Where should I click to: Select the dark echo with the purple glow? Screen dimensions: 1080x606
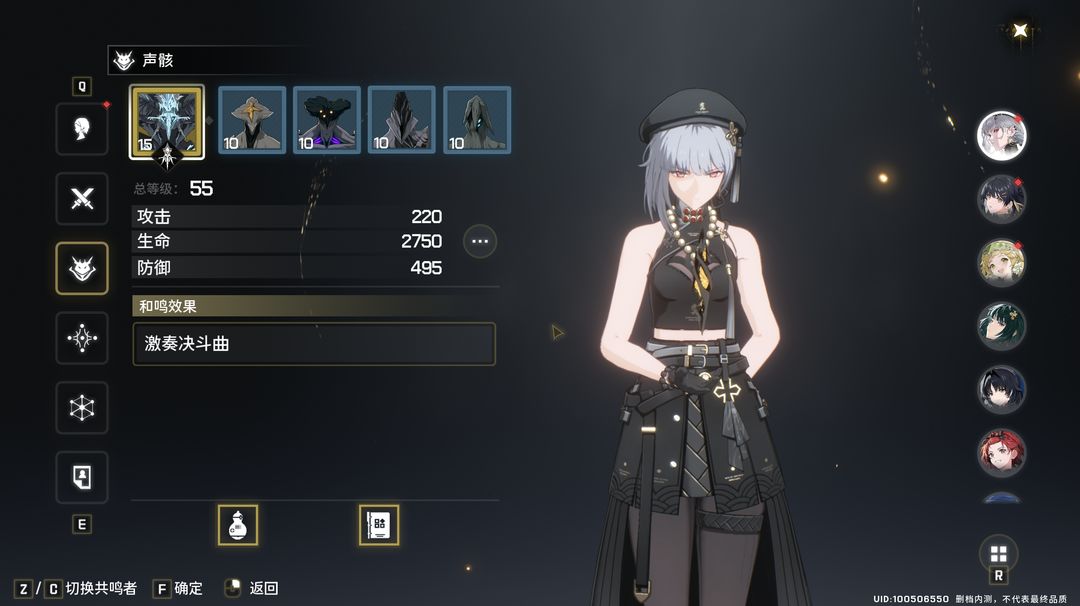(327, 120)
